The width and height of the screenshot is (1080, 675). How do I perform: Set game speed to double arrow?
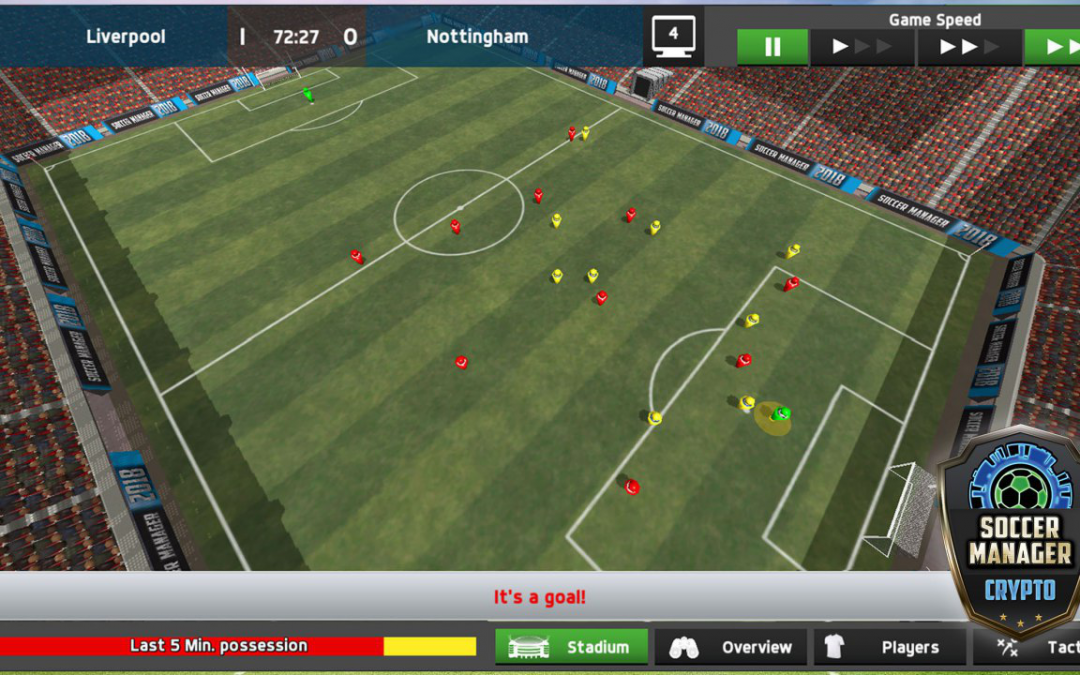969,47
